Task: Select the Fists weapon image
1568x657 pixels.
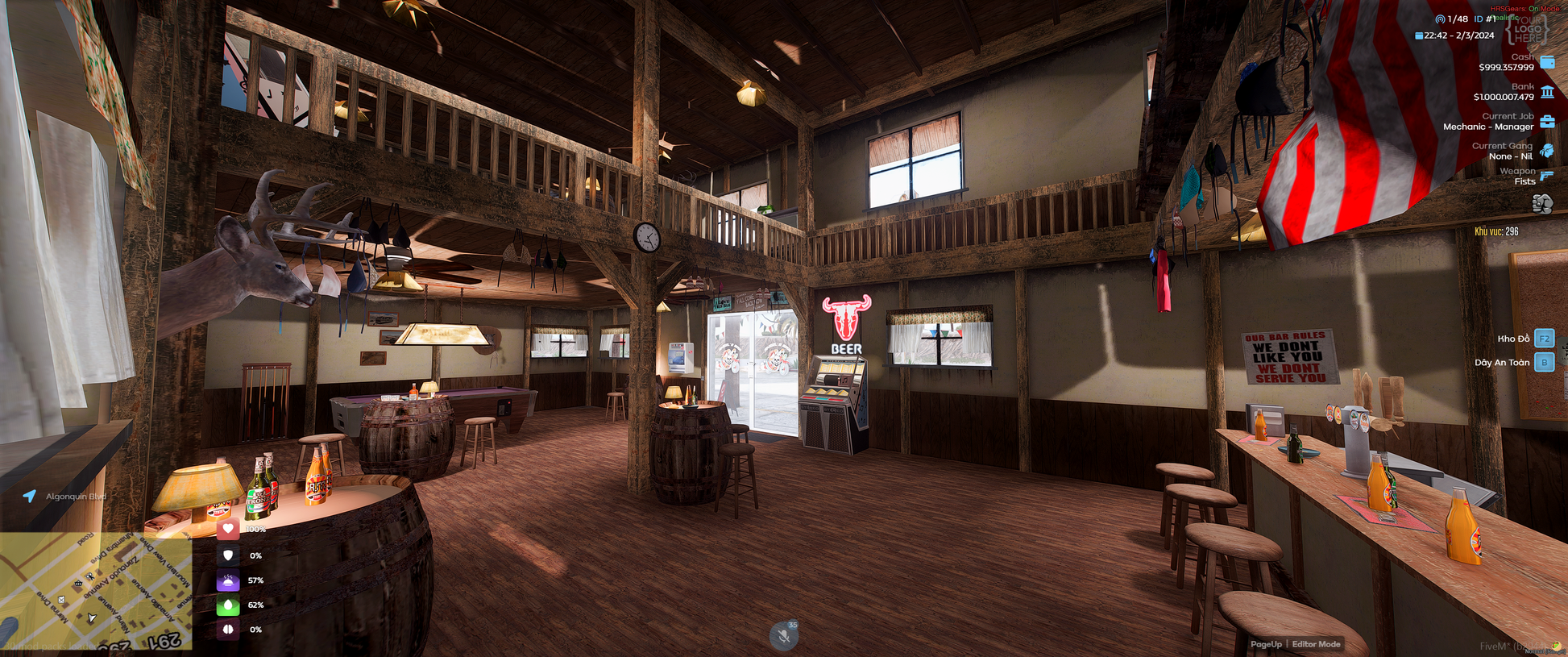Action: click(x=1542, y=204)
